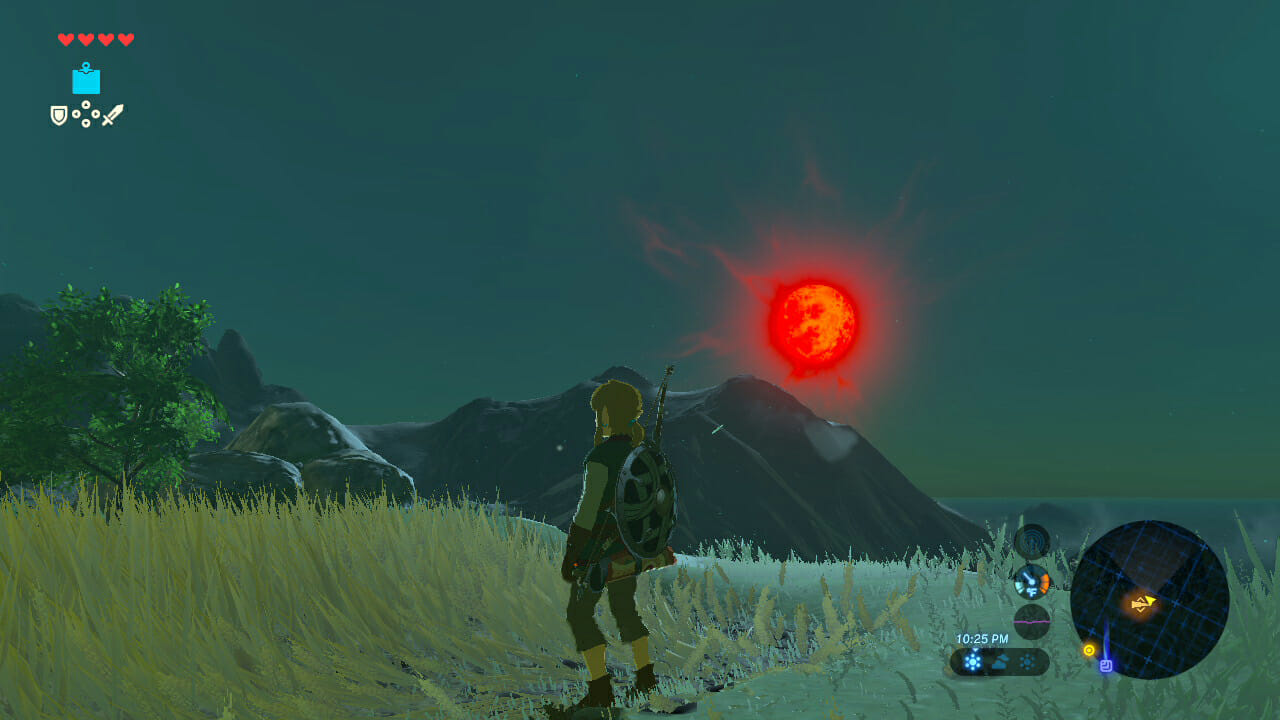Toggle the yellow shrine marker below the minimap
This screenshot has height=720, width=1280.
click(1088, 650)
